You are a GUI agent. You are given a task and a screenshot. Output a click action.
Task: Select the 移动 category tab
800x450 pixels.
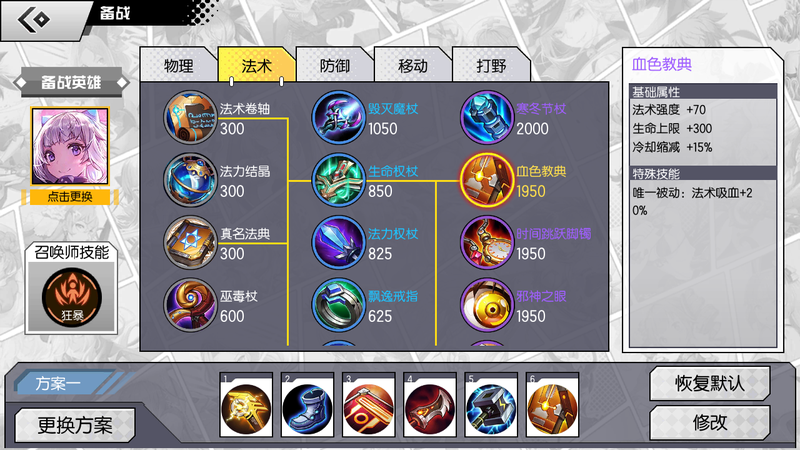pos(412,66)
